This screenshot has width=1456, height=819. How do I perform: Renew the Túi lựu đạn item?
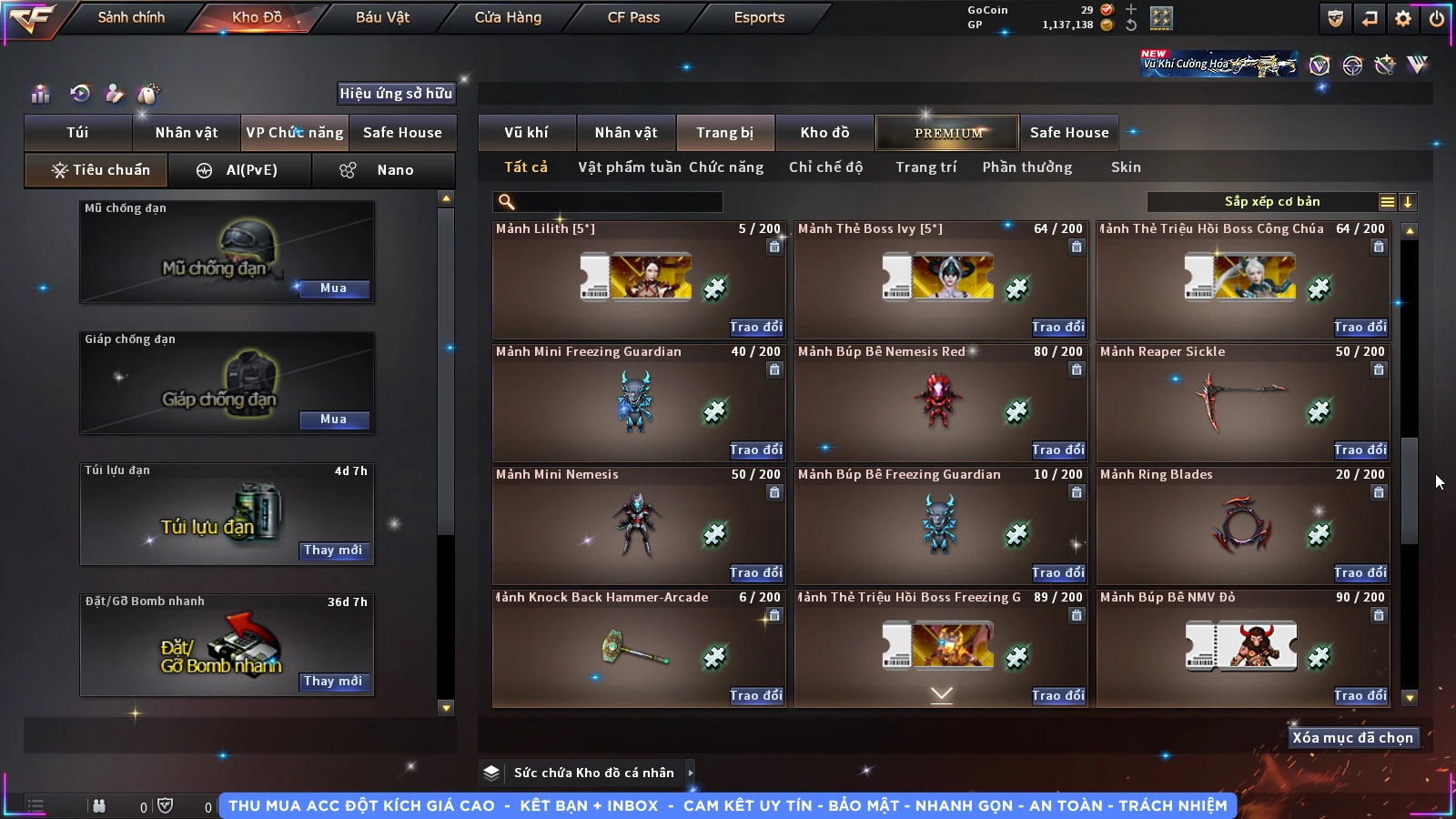click(333, 551)
